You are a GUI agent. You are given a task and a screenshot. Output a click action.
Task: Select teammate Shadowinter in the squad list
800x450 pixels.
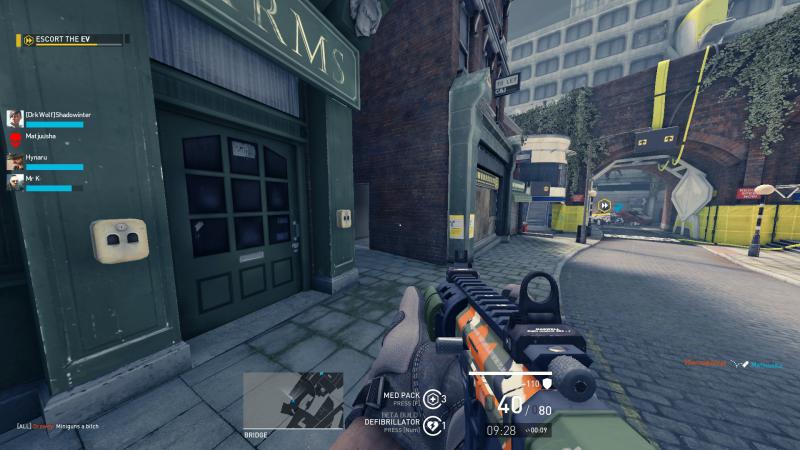tap(50, 117)
